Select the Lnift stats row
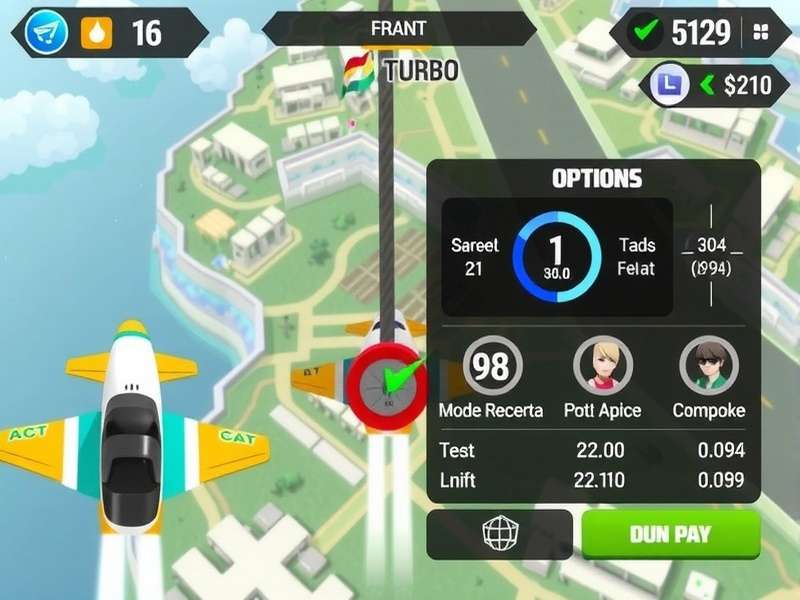Viewport: 800px width, 600px height. click(x=594, y=480)
